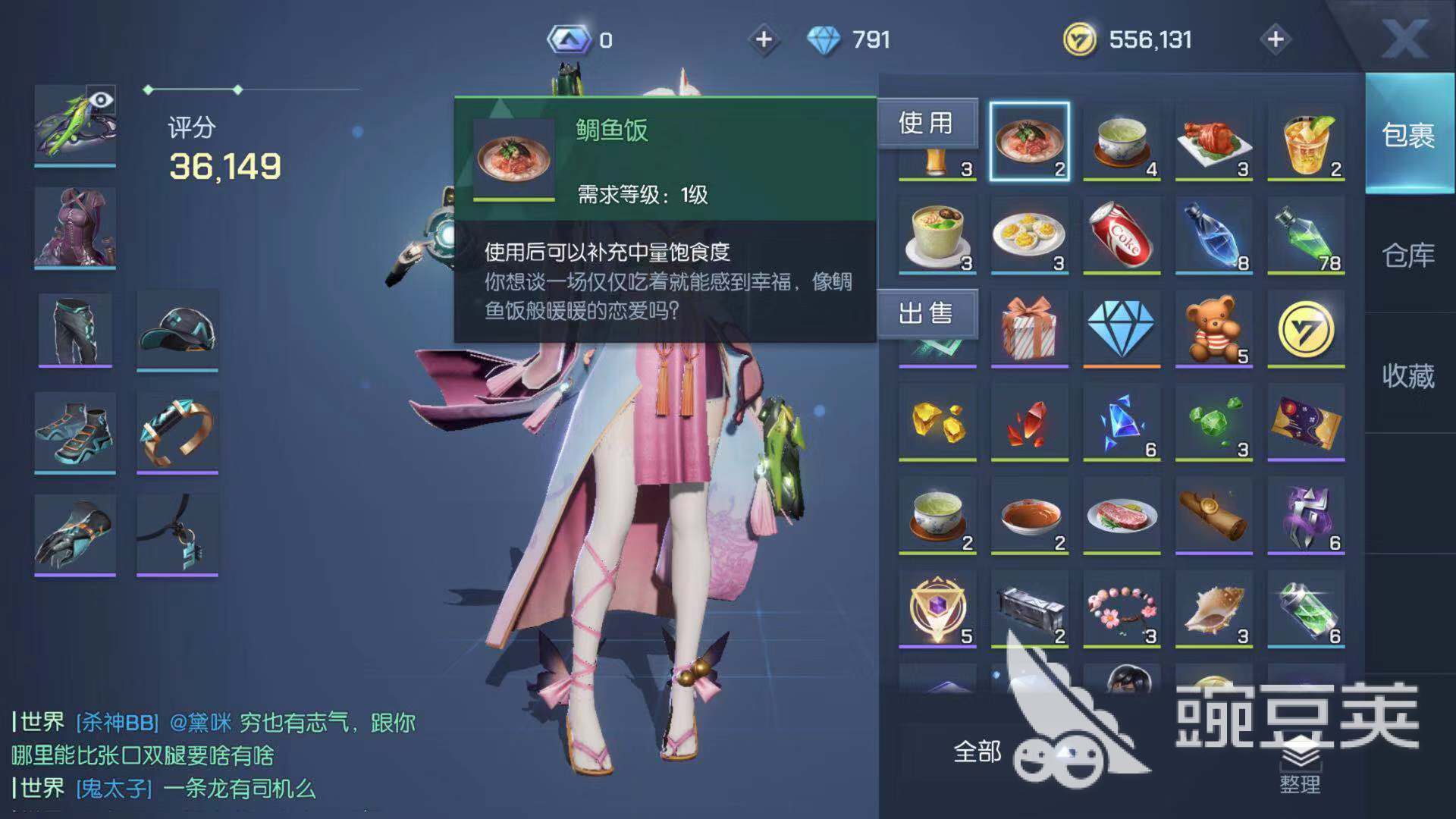Screen dimensions: 1456x819
Task: Pick the striped gift box item
Action: pyautogui.click(x=1029, y=329)
